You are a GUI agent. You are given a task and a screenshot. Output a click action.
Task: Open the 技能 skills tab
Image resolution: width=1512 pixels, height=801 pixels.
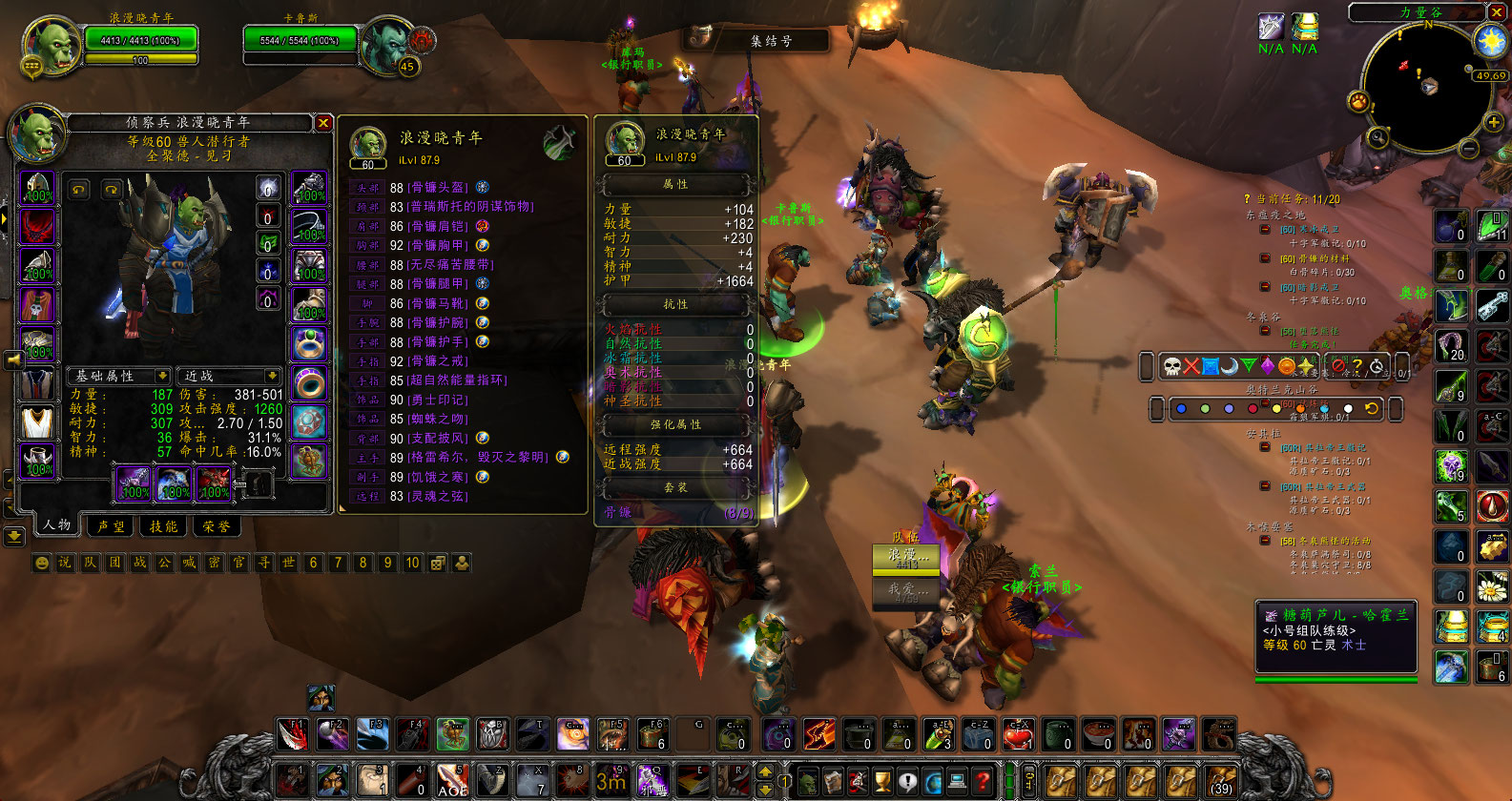pos(163,525)
